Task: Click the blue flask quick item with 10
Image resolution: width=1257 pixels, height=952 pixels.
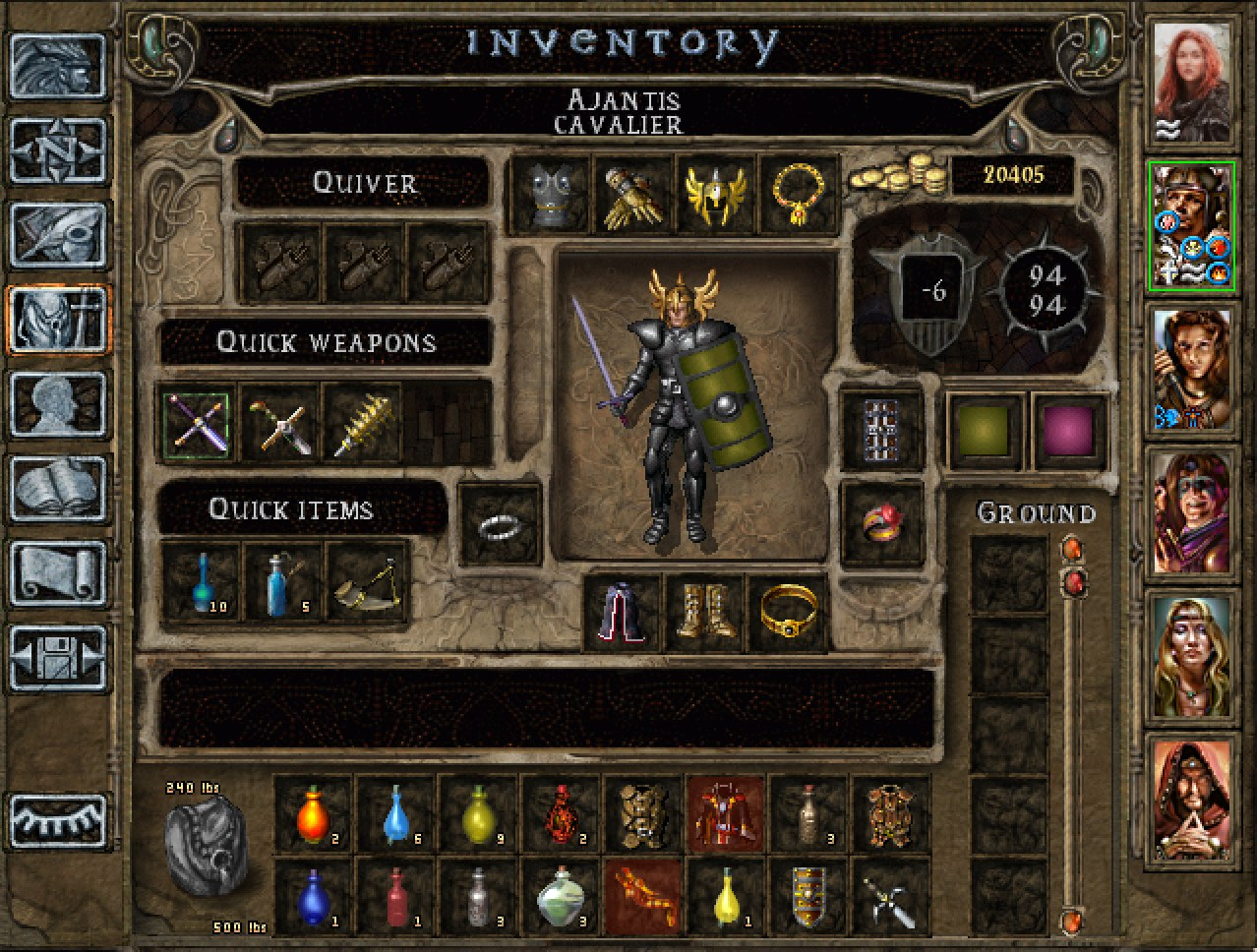Action: click(x=200, y=583)
